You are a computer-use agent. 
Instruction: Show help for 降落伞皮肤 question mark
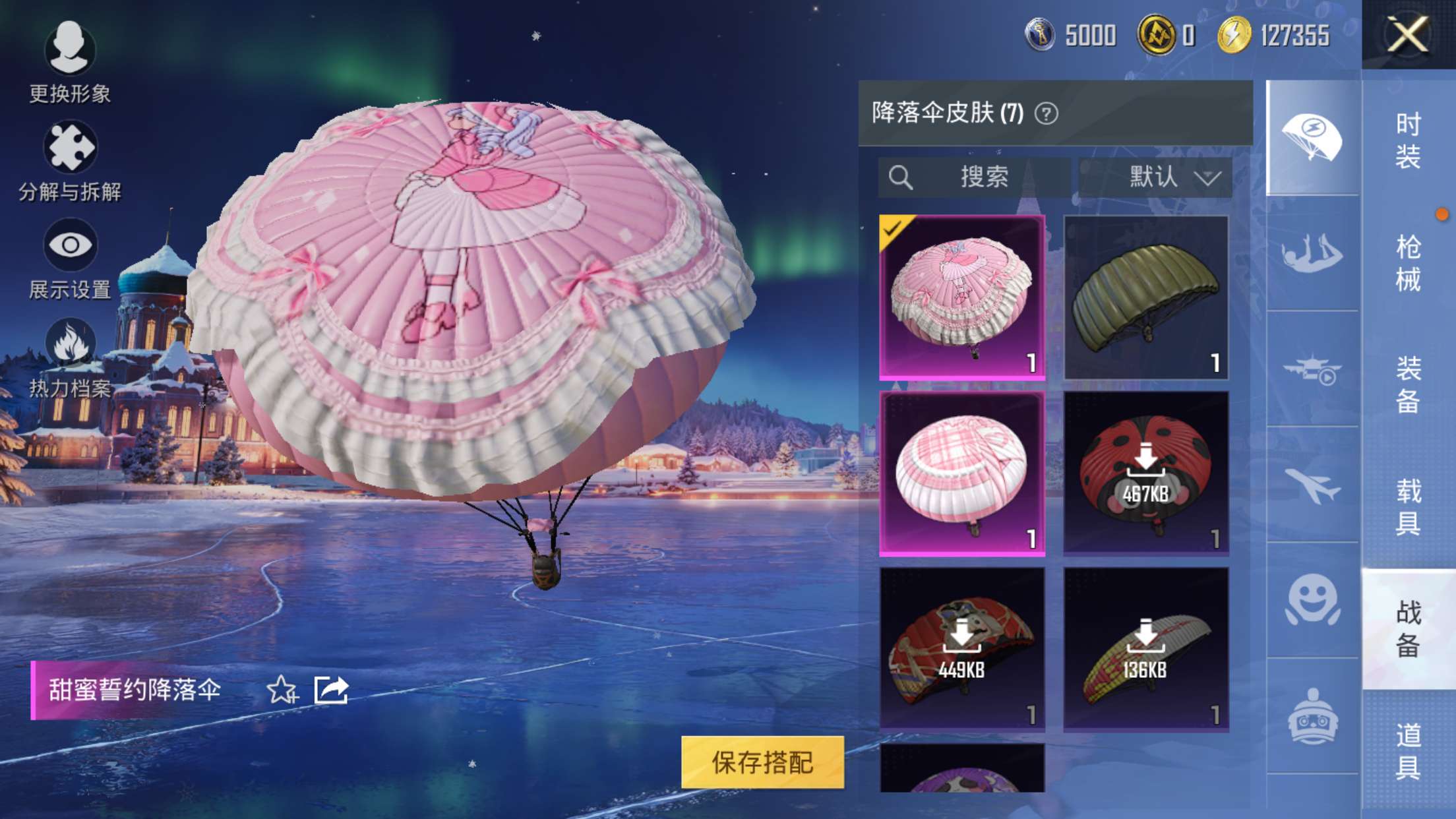click(x=1046, y=113)
